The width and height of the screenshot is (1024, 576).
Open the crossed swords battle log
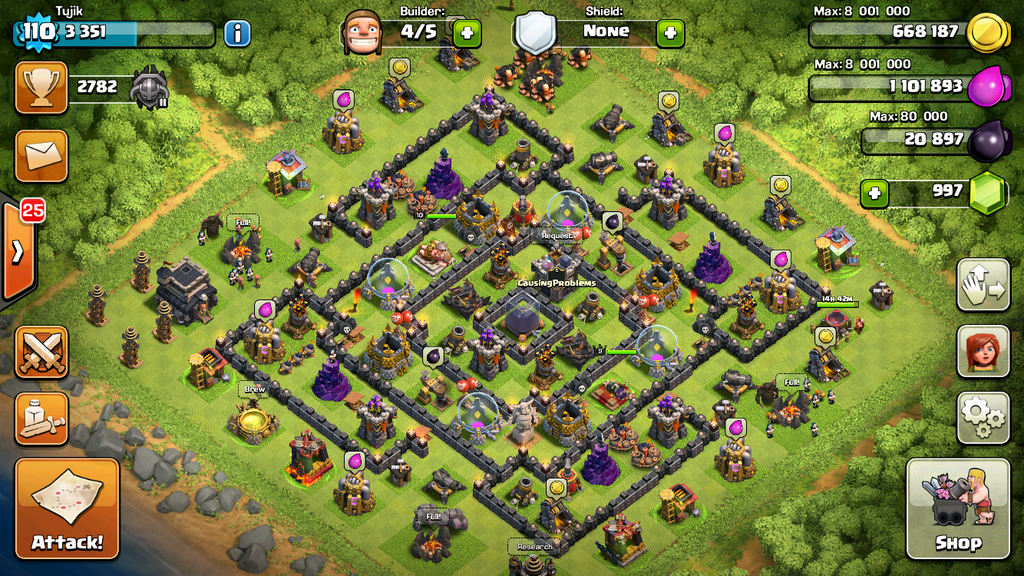41,352
